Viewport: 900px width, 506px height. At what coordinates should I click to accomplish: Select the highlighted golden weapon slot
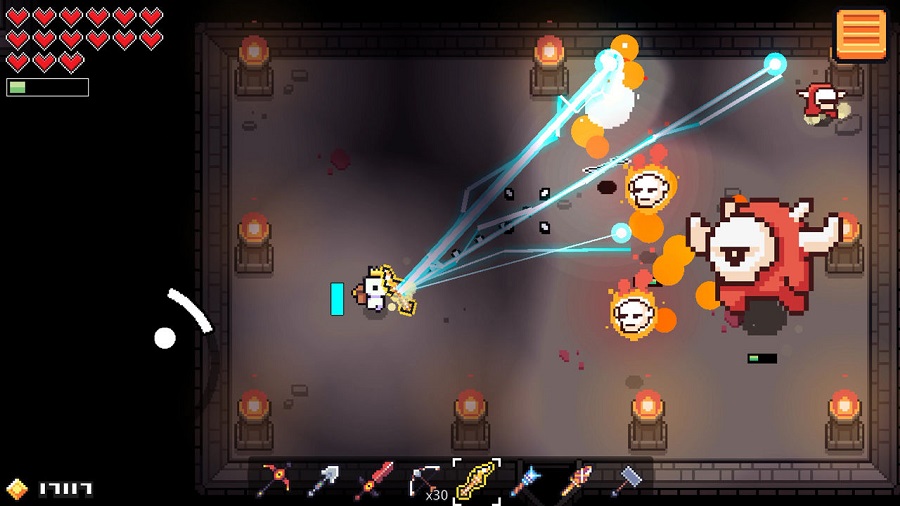476,480
